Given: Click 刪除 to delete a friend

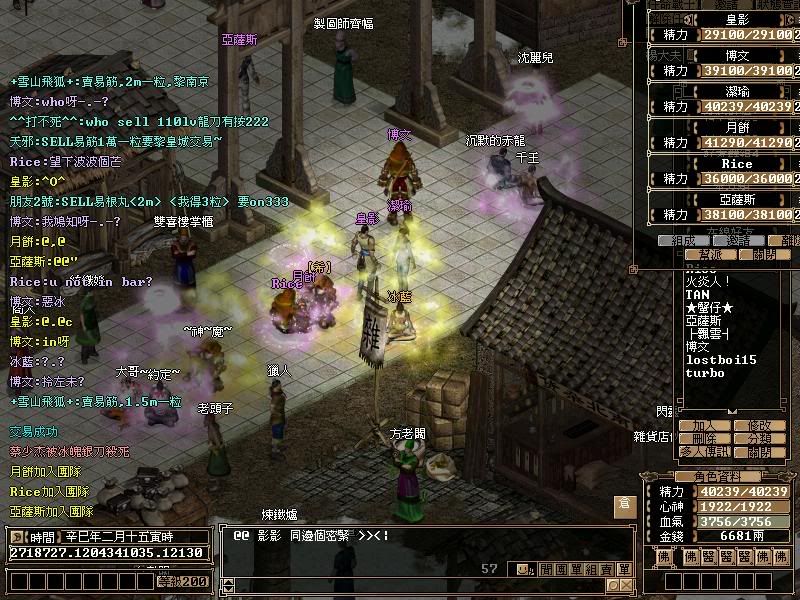Looking at the screenshot, I should click(x=704, y=439).
